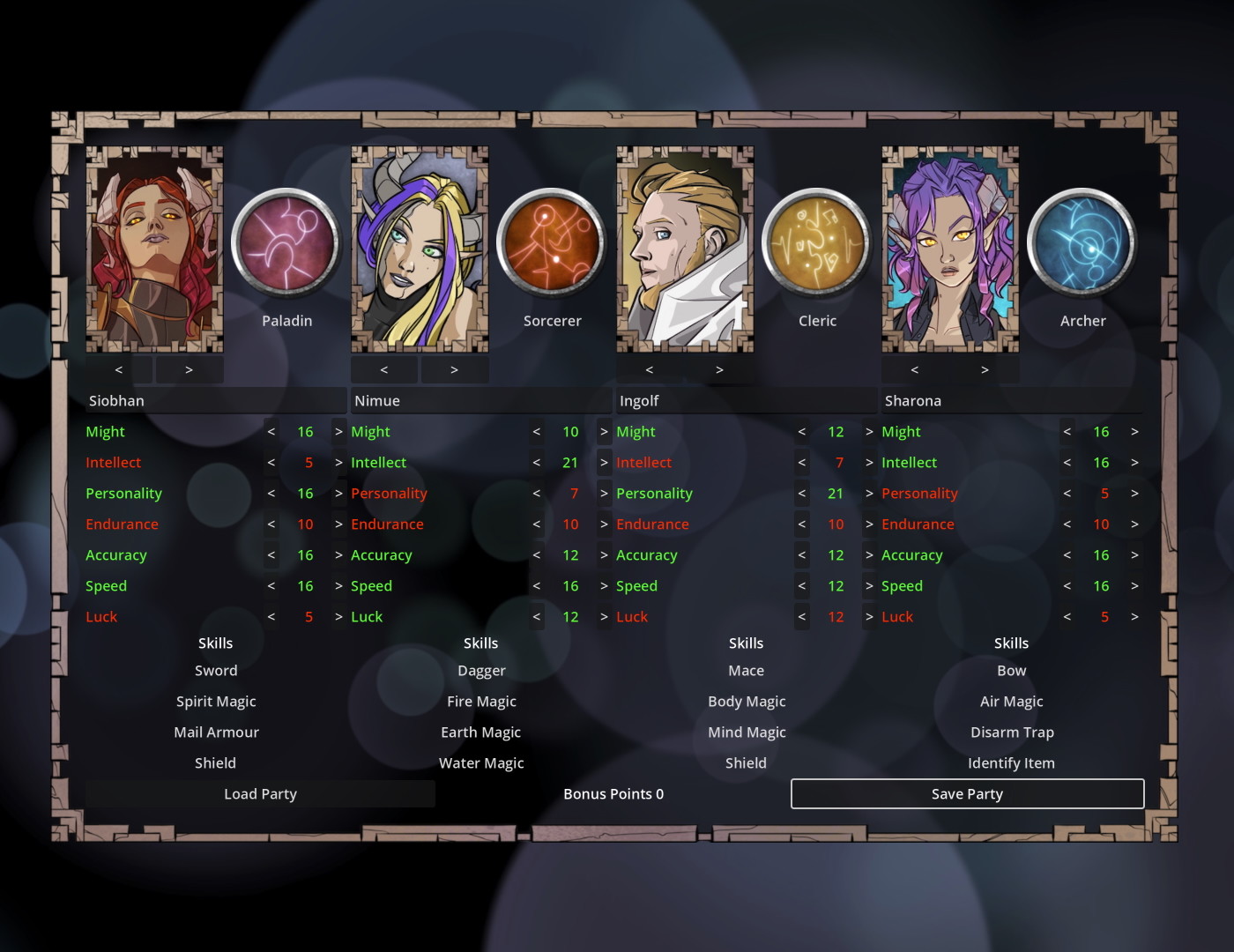Choose the Sorcerer class orb
The height and width of the screenshot is (952, 1234).
click(552, 242)
